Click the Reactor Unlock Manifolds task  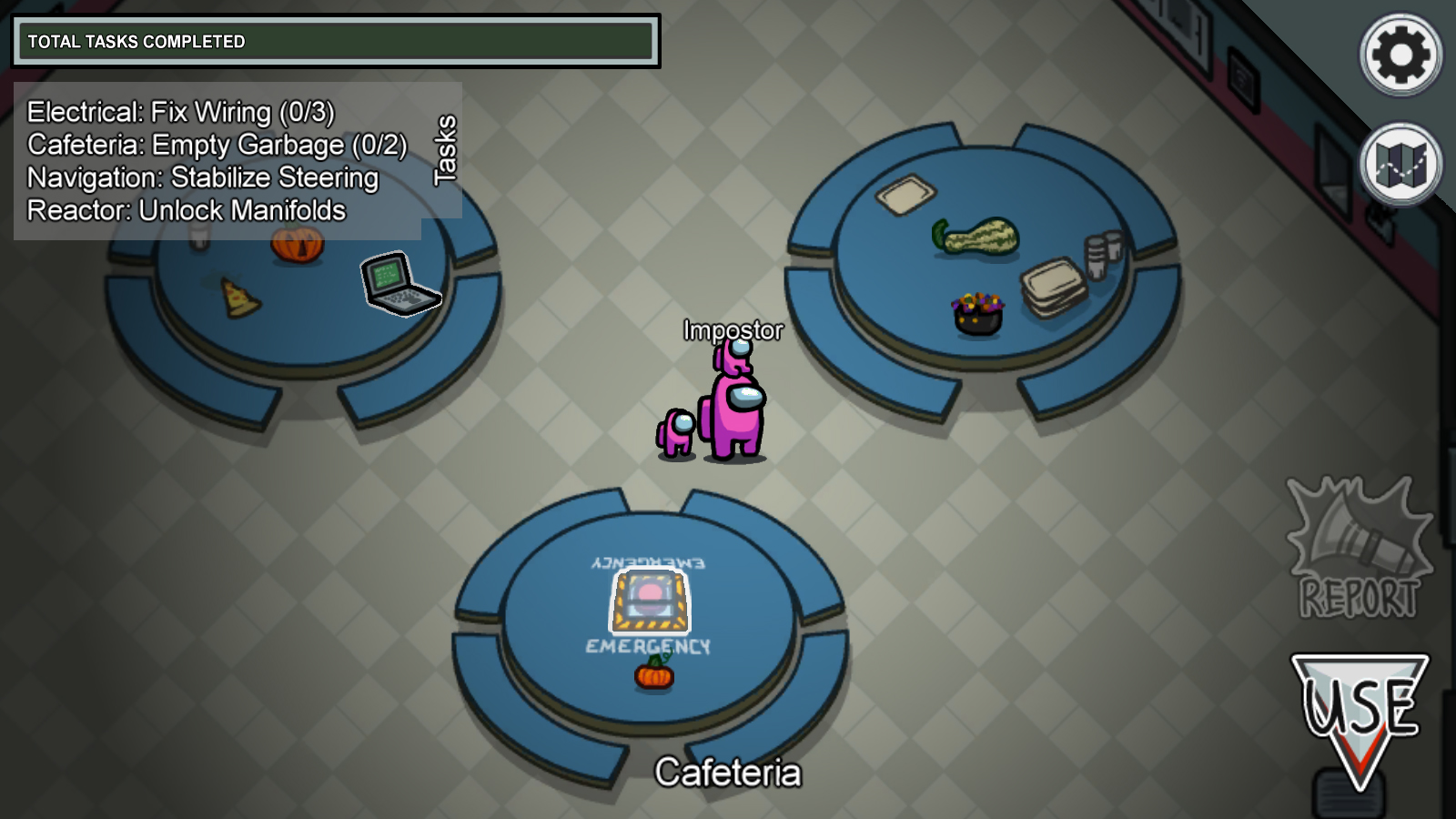[187, 210]
